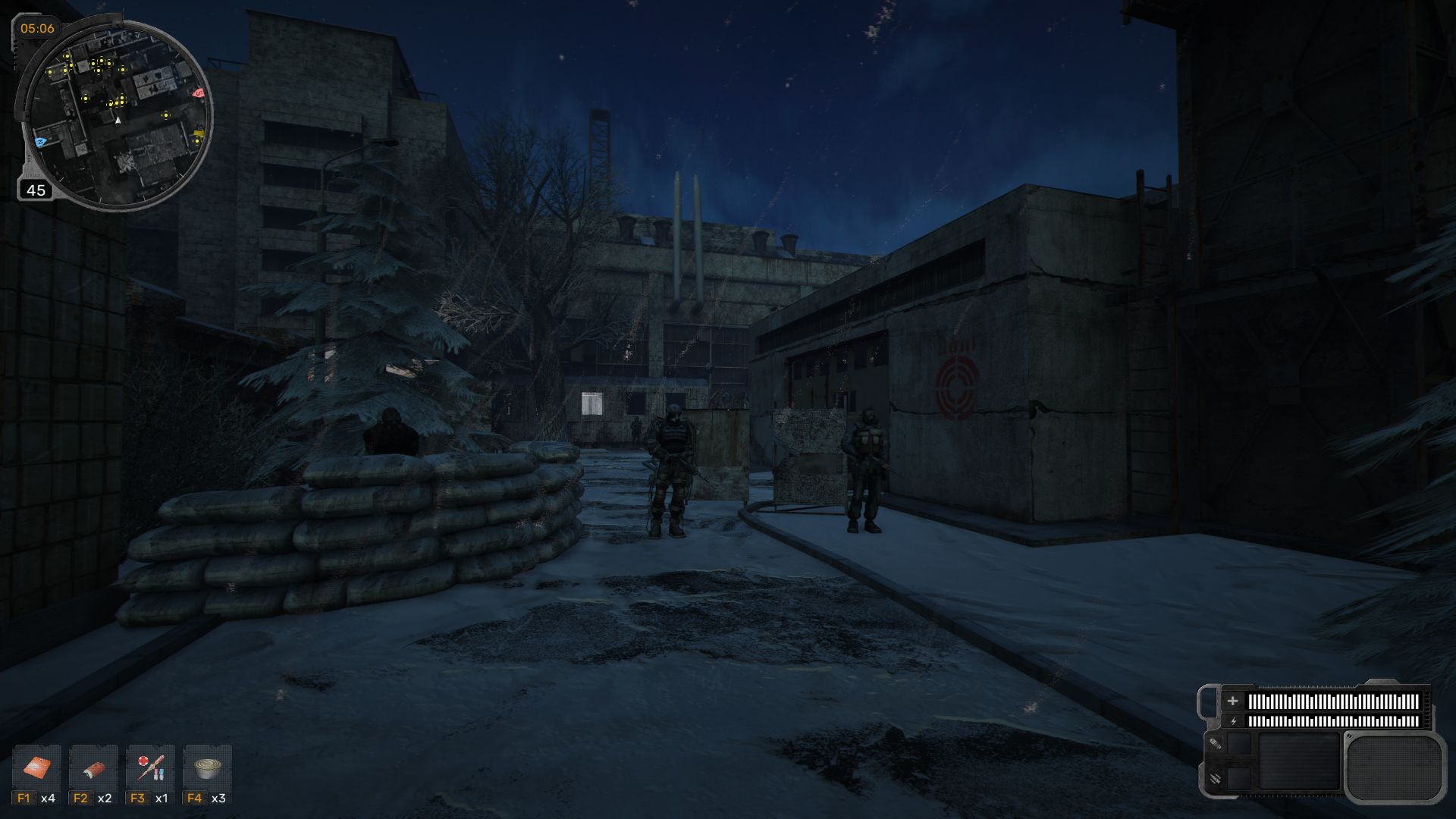Use the orange medkit in slot F1
The image size is (1456, 819).
point(36,768)
